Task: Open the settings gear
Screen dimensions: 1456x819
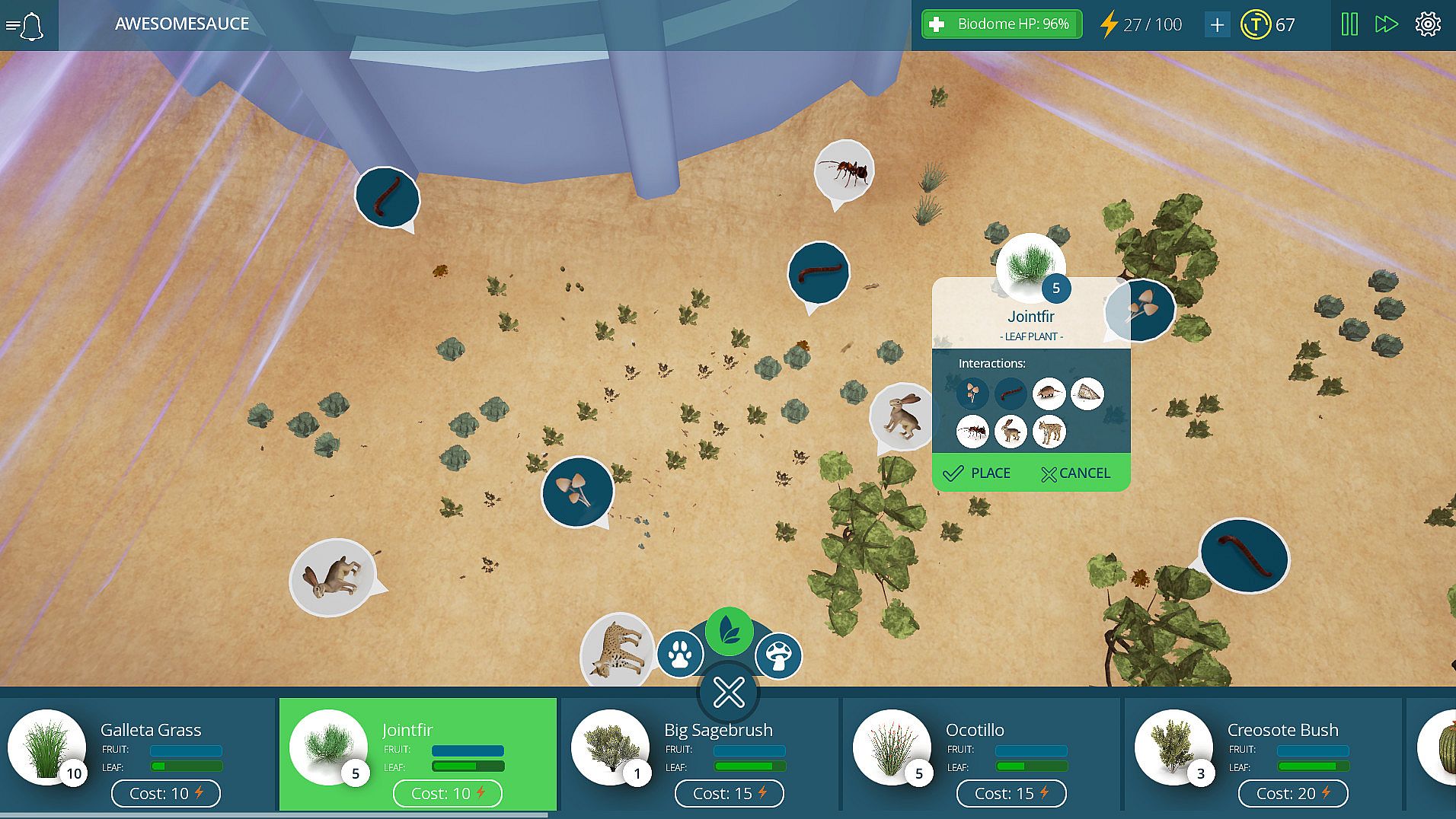Action: point(1428,24)
